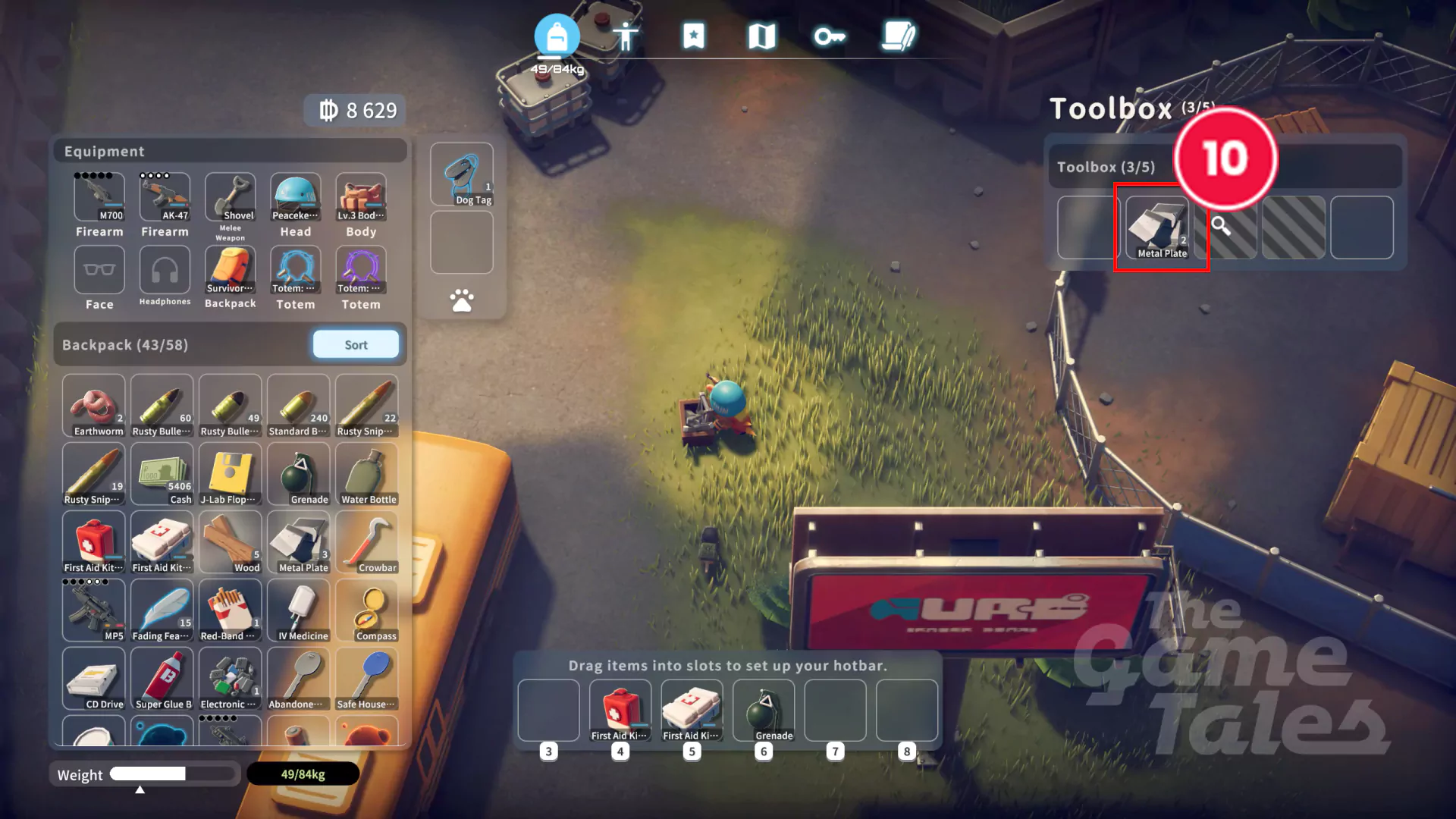The image size is (1456, 819).
Task: Switch to the key tab
Action: pos(829,36)
